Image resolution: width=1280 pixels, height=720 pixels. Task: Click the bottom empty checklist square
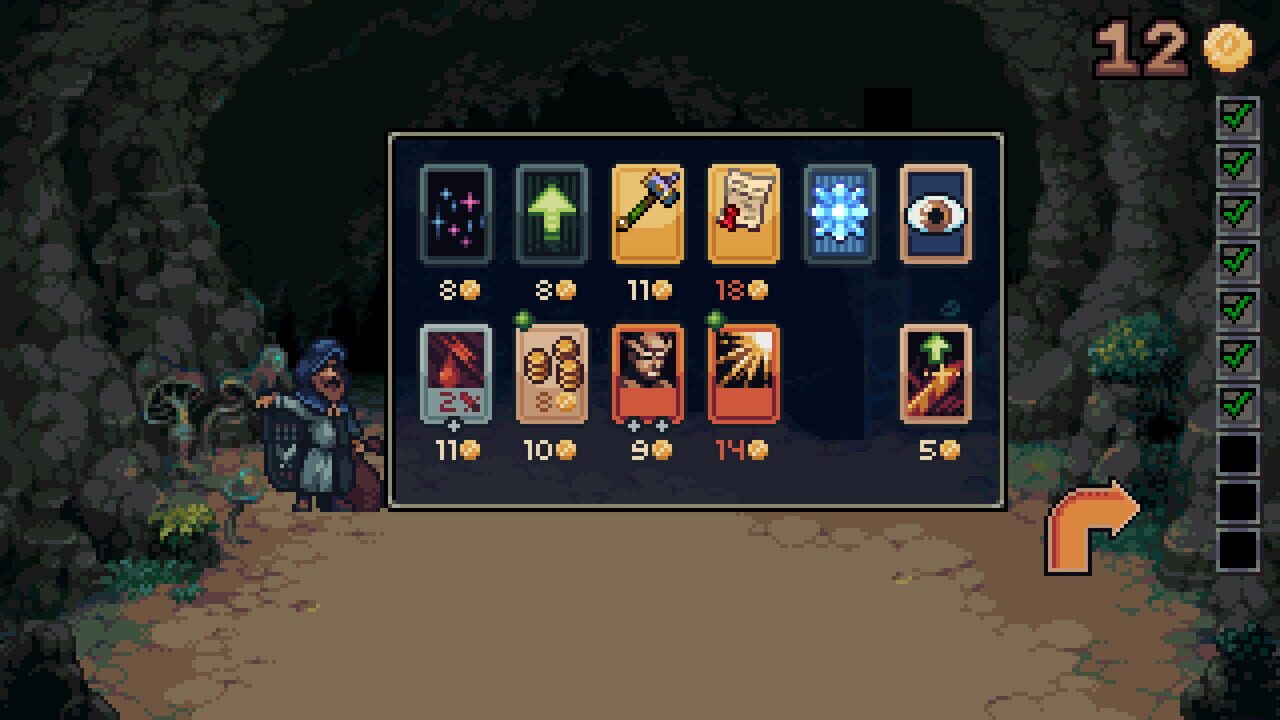(1239, 550)
